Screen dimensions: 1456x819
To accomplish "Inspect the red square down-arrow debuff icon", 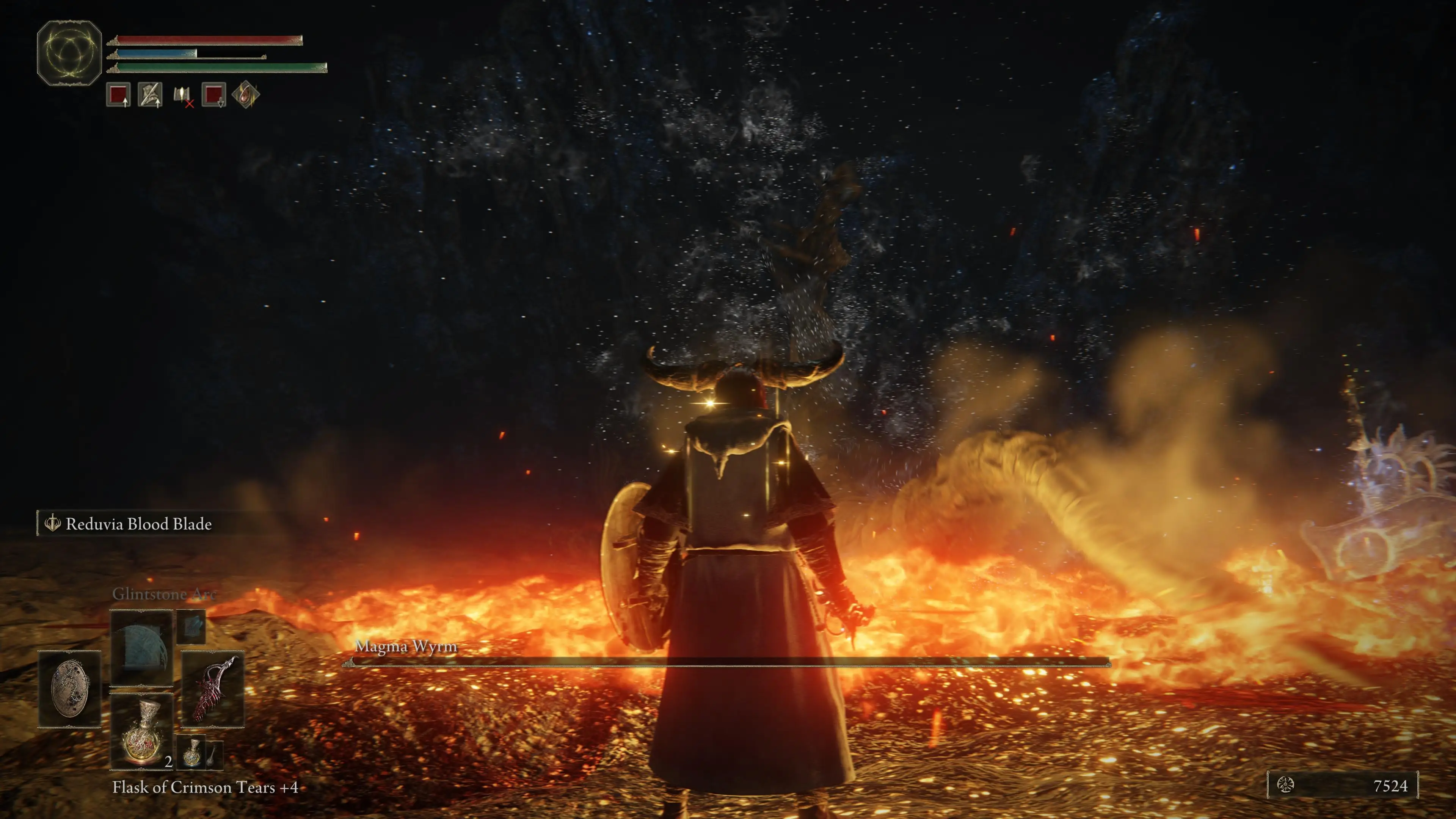I will coord(213,94).
